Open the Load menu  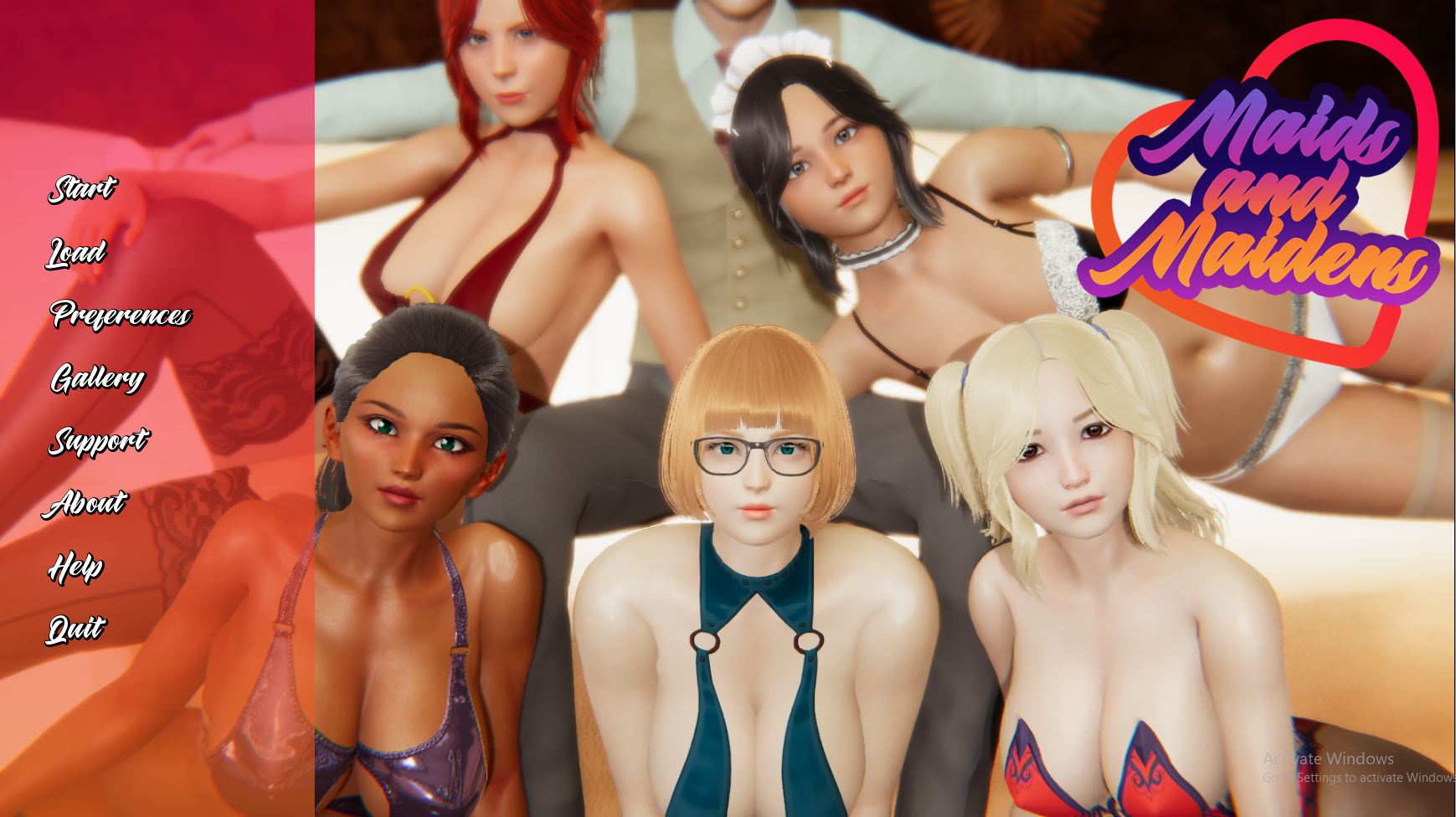click(x=76, y=252)
